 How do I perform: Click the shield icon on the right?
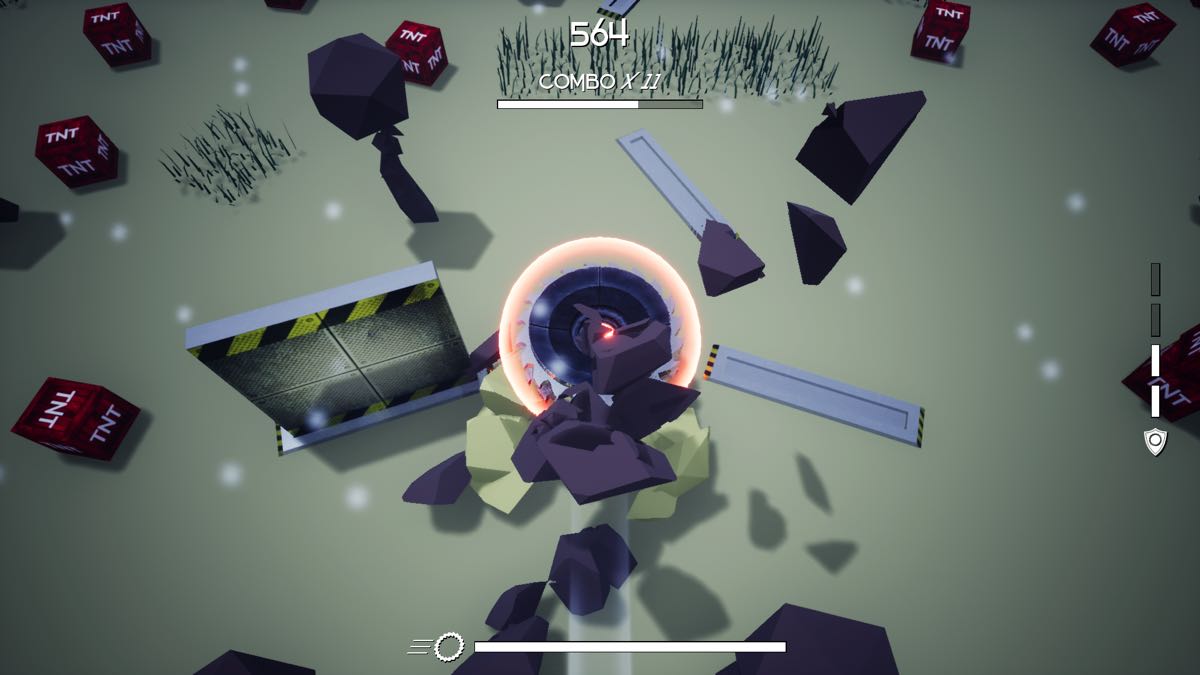point(1155,441)
